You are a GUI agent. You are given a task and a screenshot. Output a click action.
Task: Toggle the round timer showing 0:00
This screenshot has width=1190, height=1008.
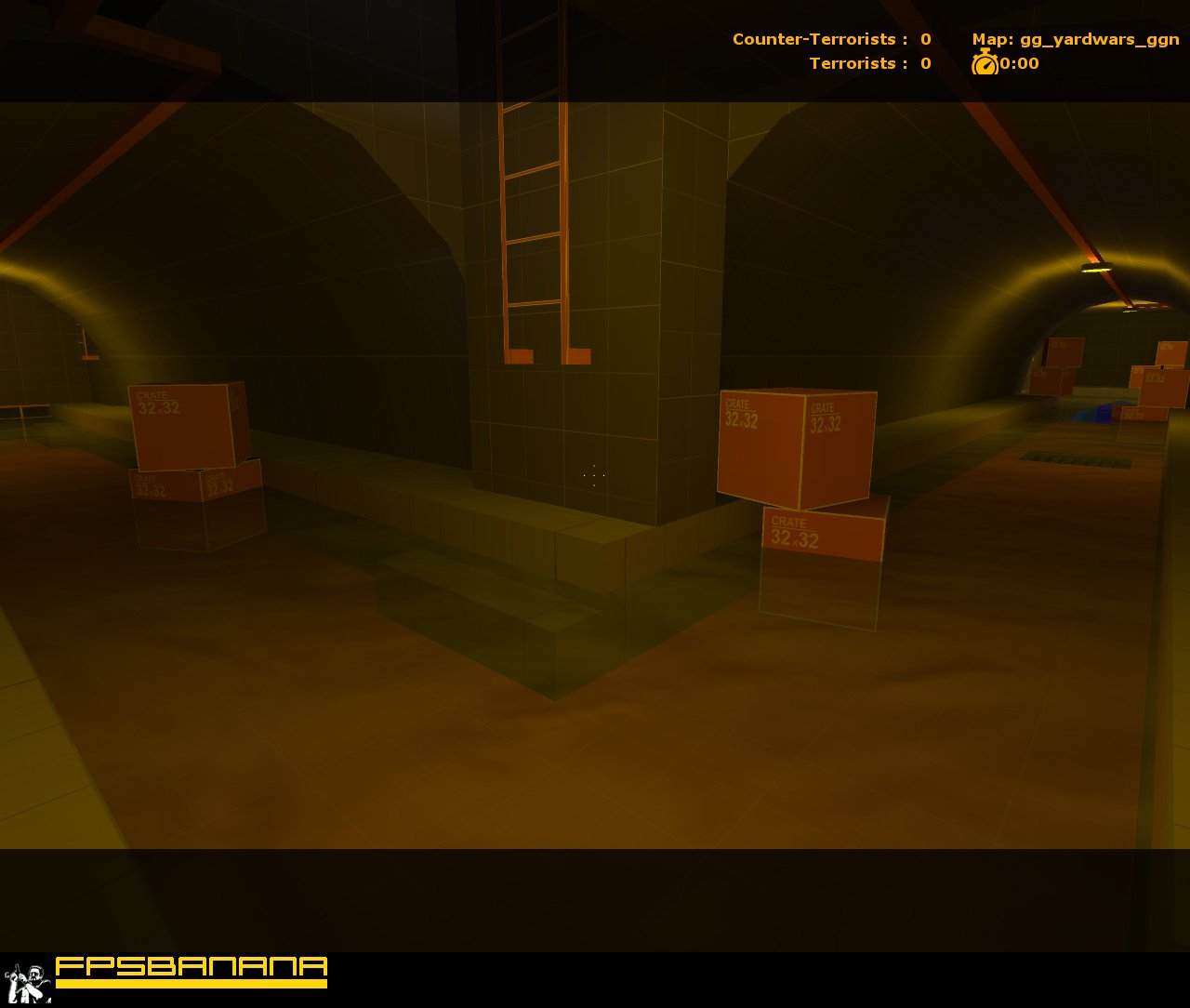point(1019,64)
